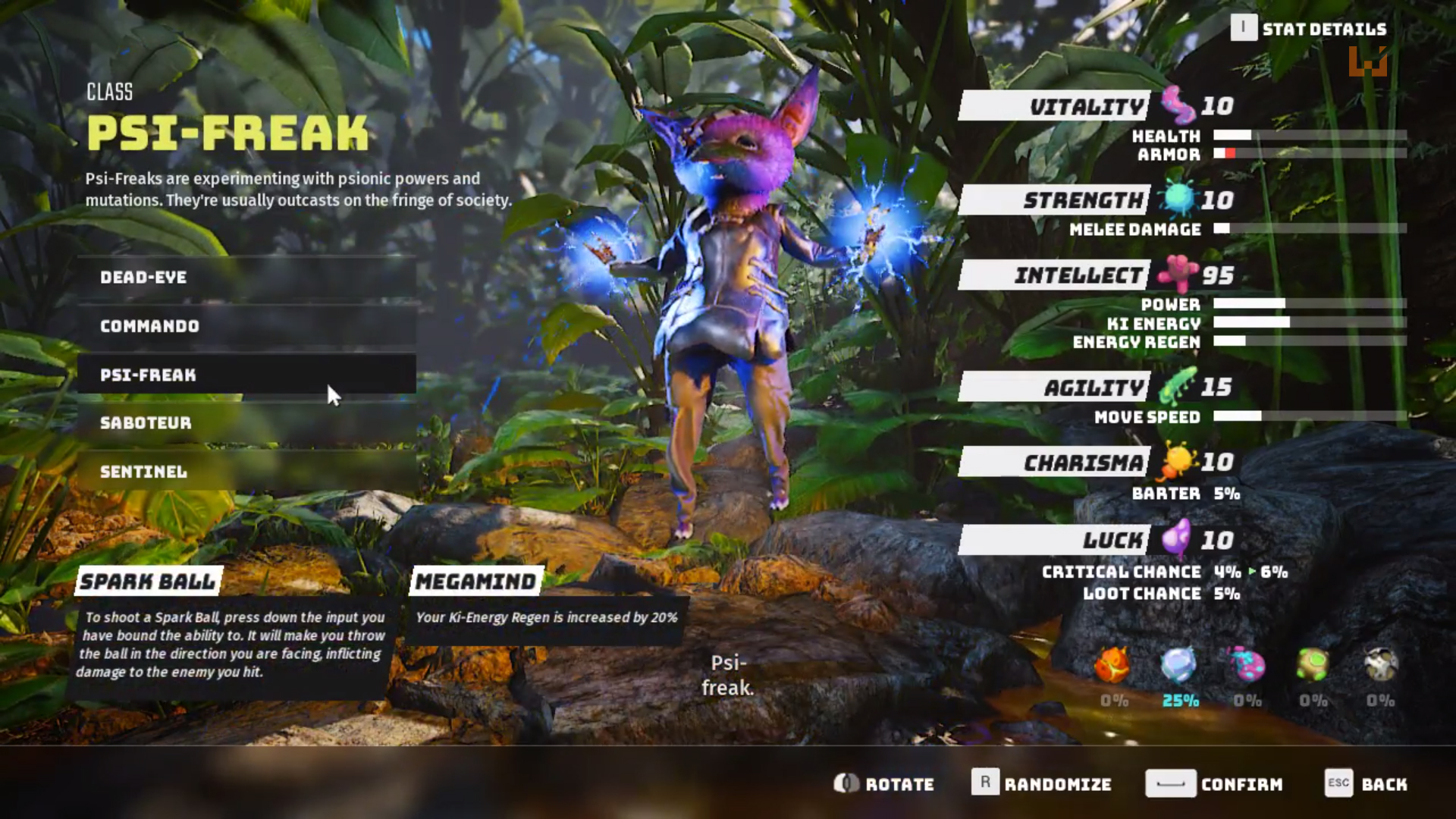Click the fire resistance icon
This screenshot has width=1456, height=819.
1112,666
